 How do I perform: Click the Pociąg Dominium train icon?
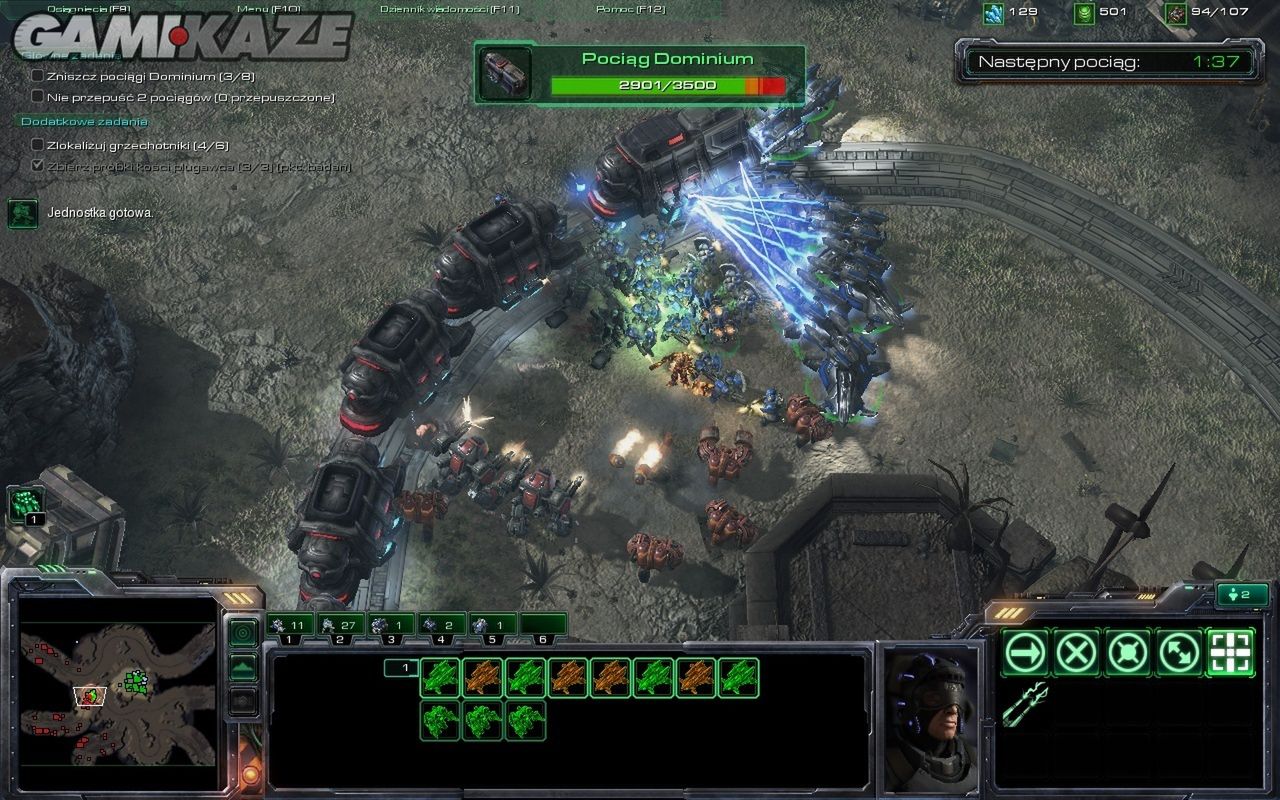click(x=504, y=73)
